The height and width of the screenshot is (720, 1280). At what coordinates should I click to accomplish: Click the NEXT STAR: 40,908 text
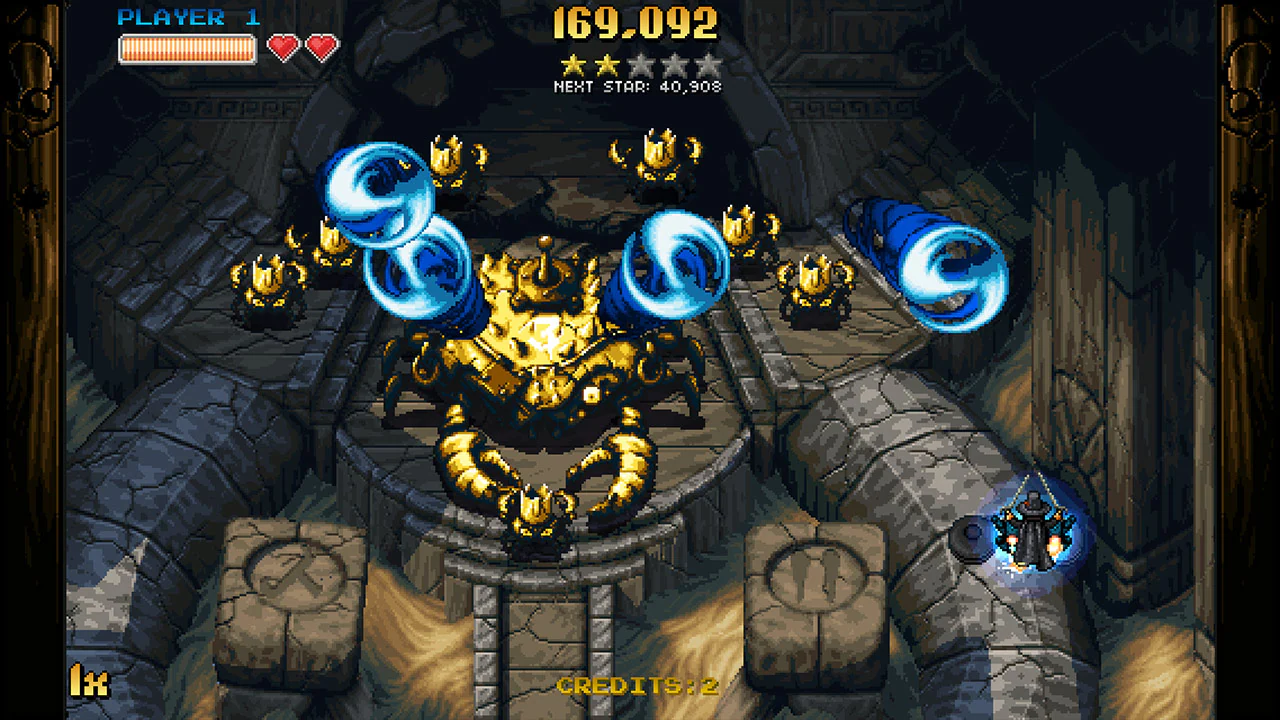click(637, 86)
